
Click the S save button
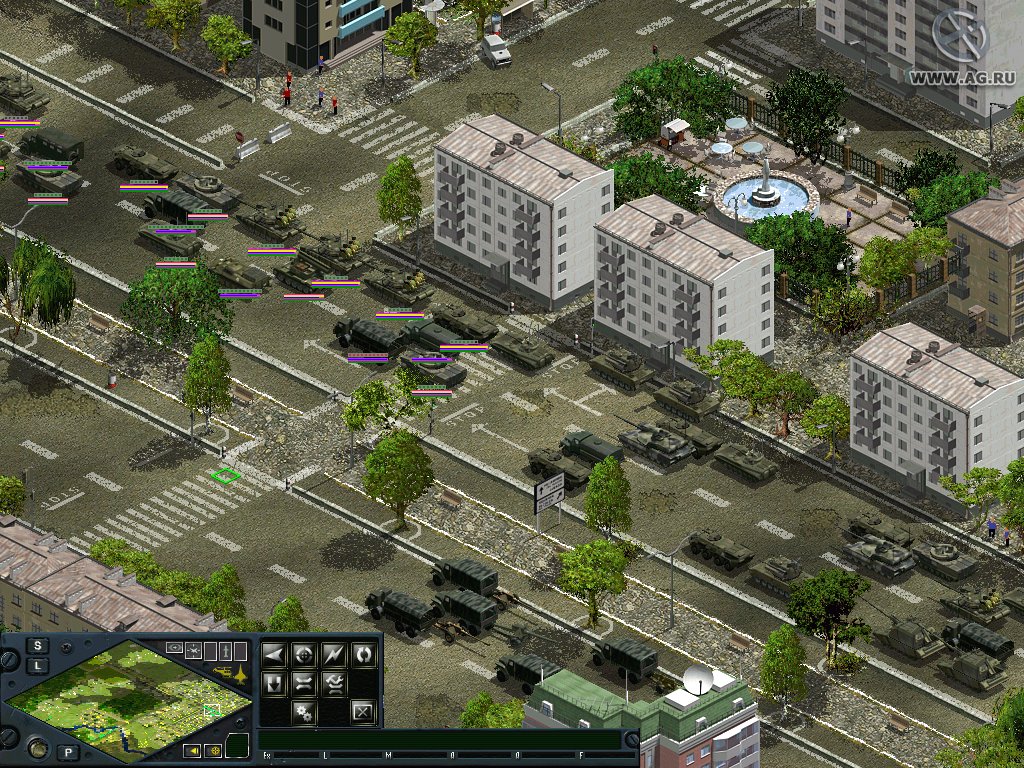[x=38, y=645]
